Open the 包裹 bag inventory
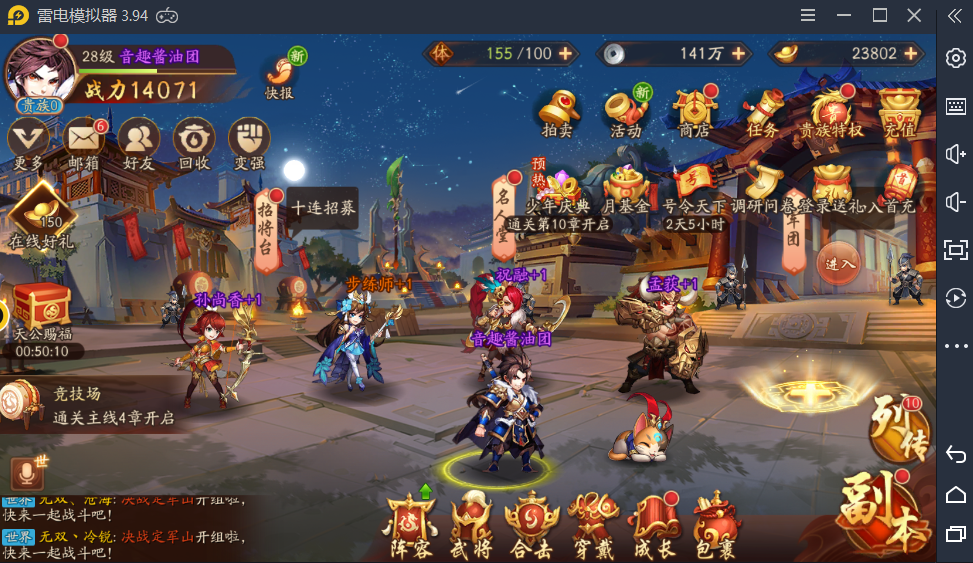Screen dimensions: 973x563 click(x=715, y=524)
